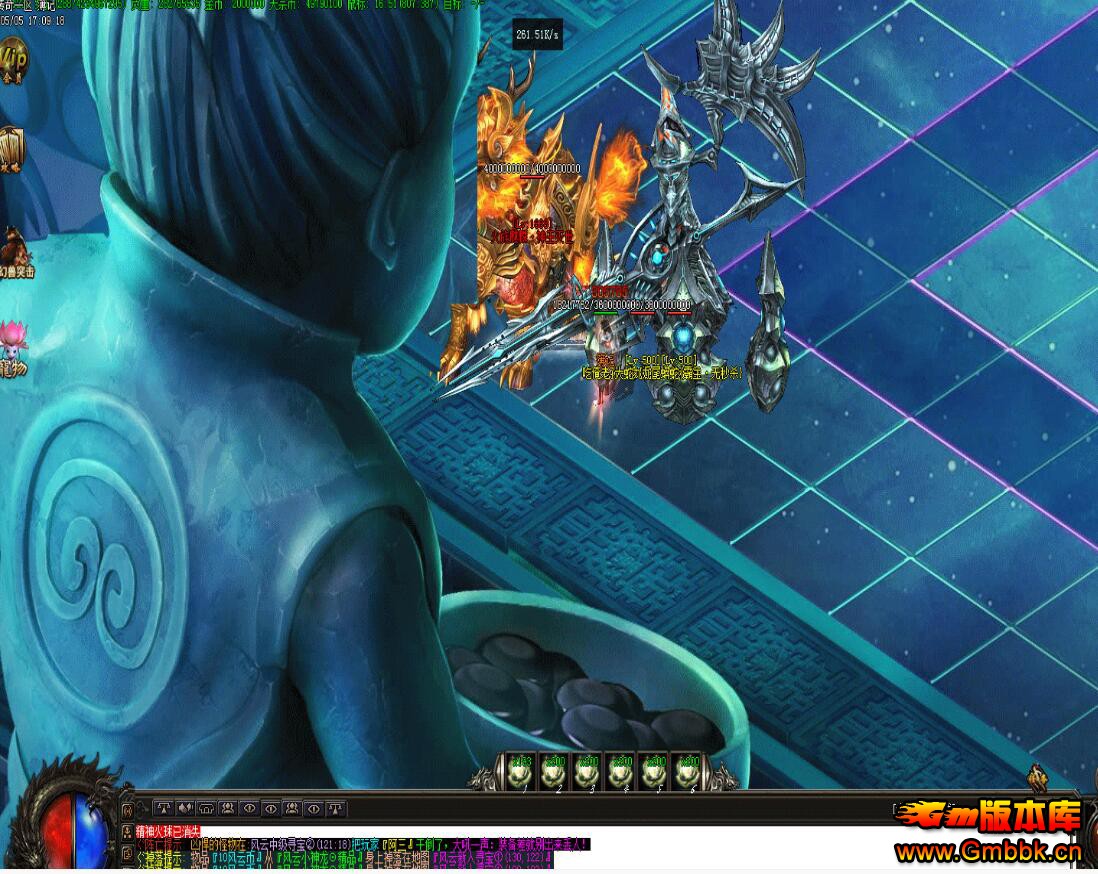
Task: Open the VIP 会员 membership icon
Action: 12,60
